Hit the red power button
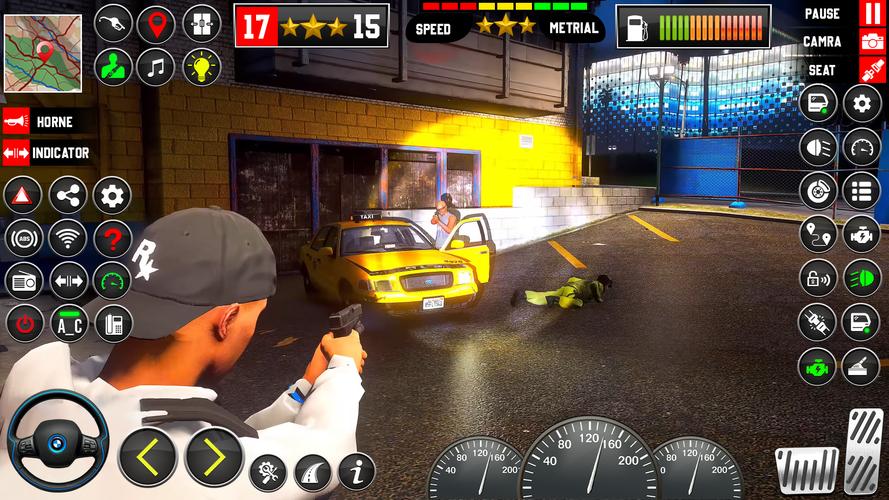The image size is (889, 500). coord(23,323)
